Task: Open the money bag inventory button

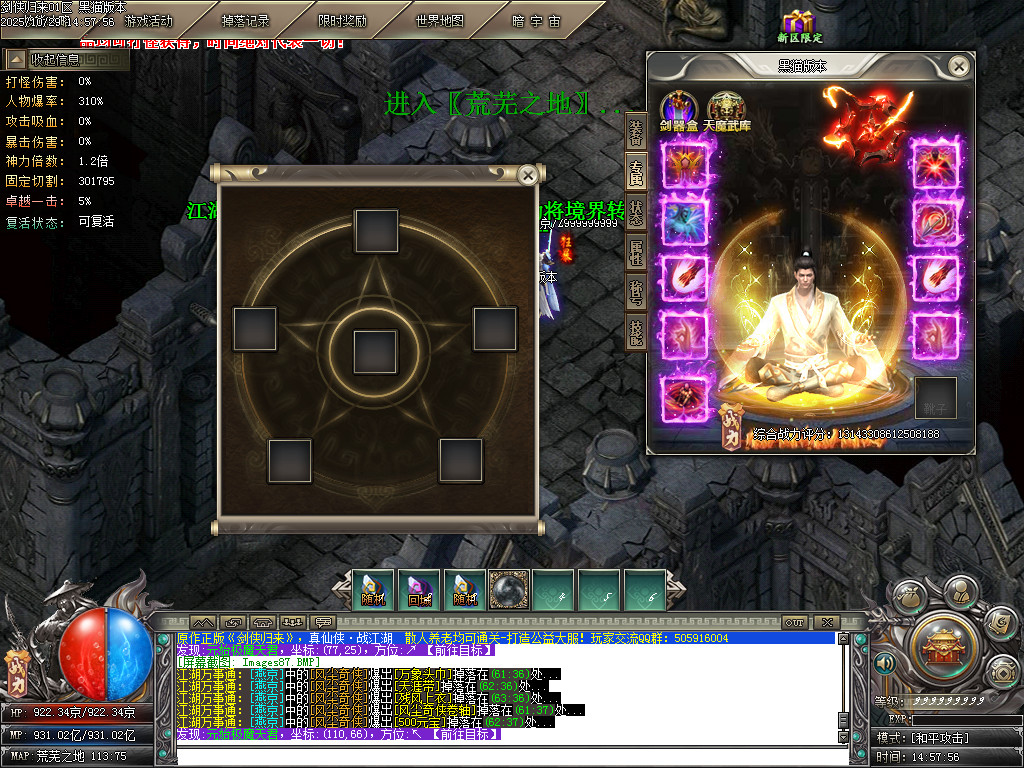Action: click(909, 597)
